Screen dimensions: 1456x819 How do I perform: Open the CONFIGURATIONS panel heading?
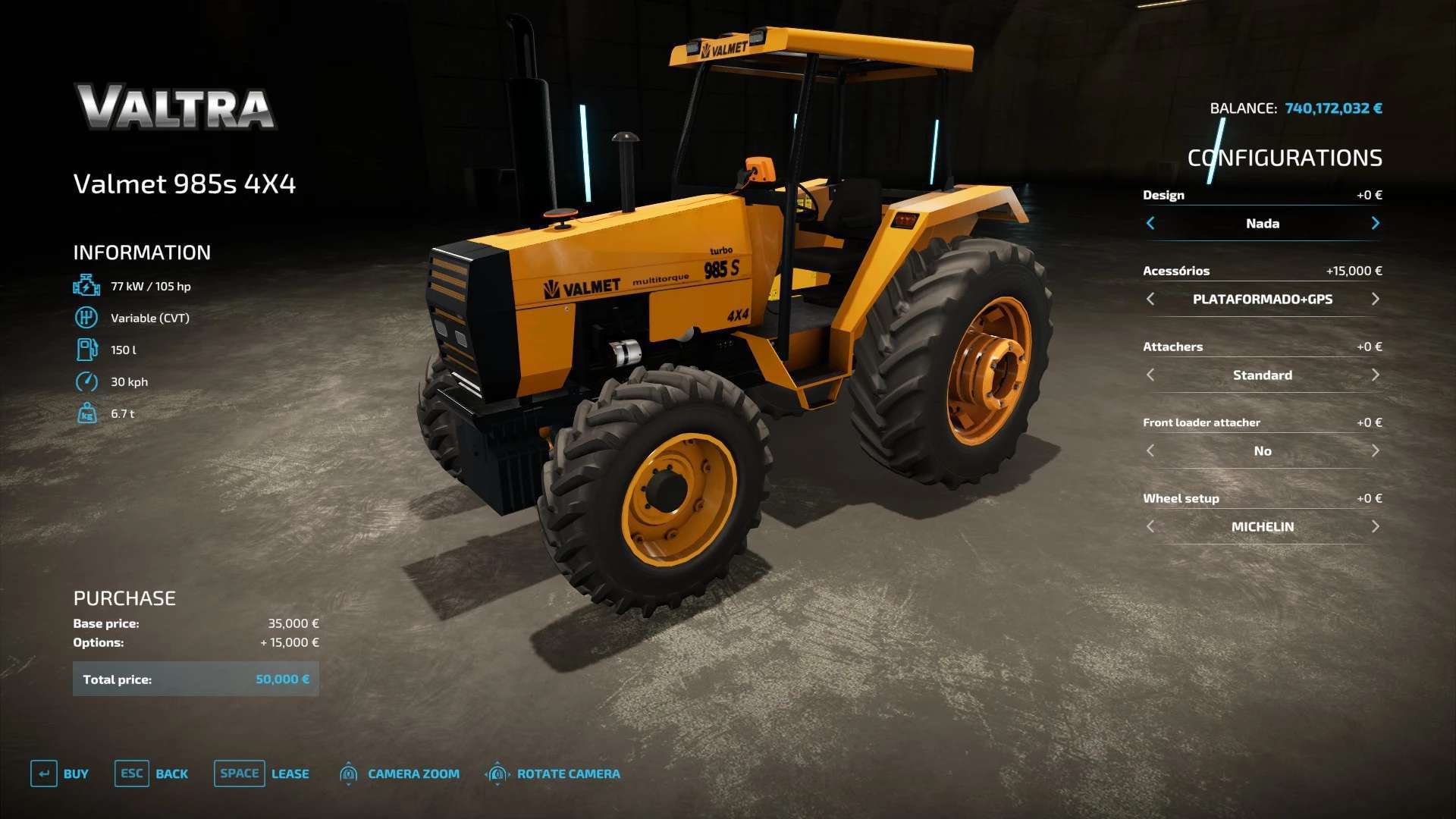(1285, 158)
